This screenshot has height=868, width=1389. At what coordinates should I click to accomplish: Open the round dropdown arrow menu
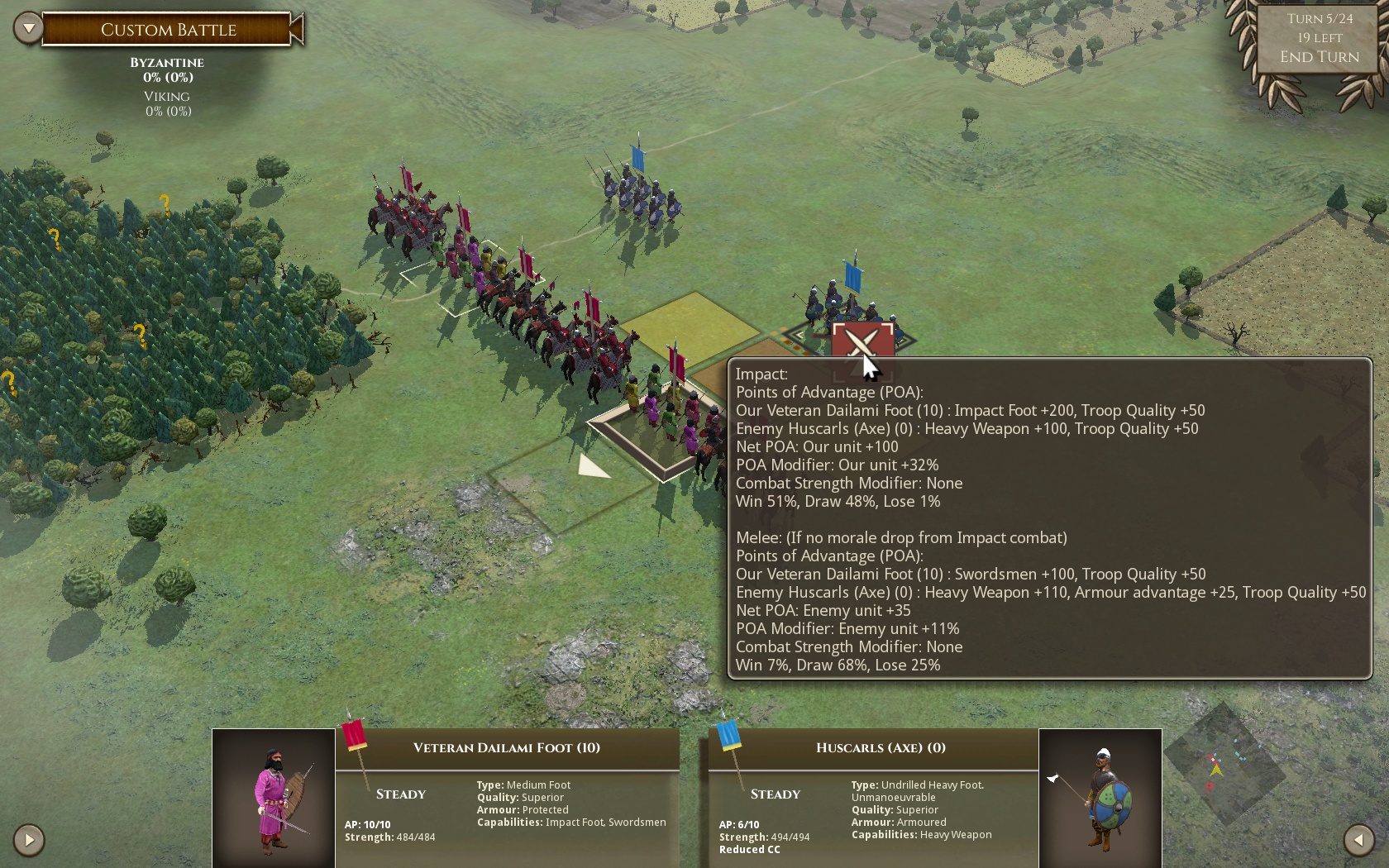click(x=28, y=29)
